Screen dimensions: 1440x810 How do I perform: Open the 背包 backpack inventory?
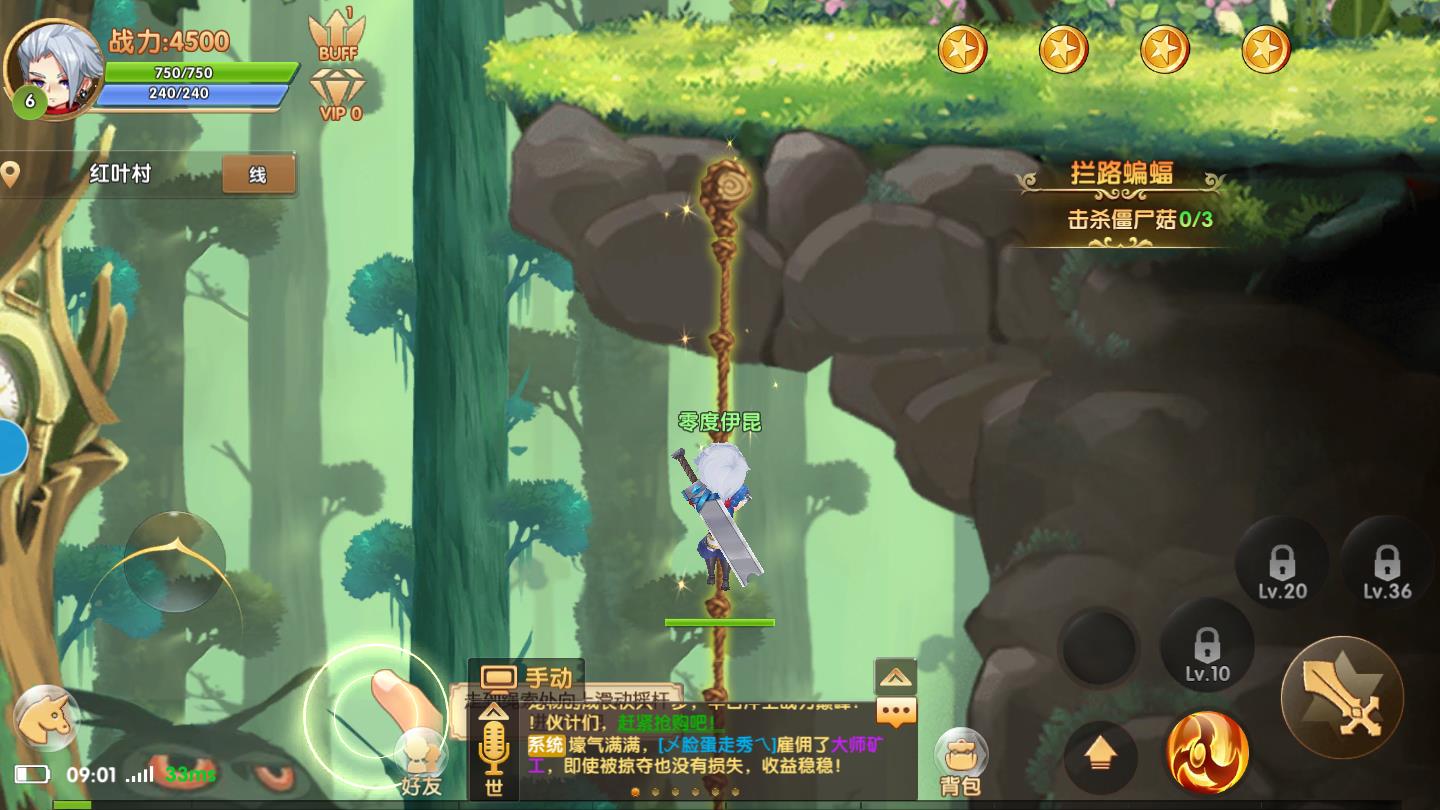(x=961, y=762)
